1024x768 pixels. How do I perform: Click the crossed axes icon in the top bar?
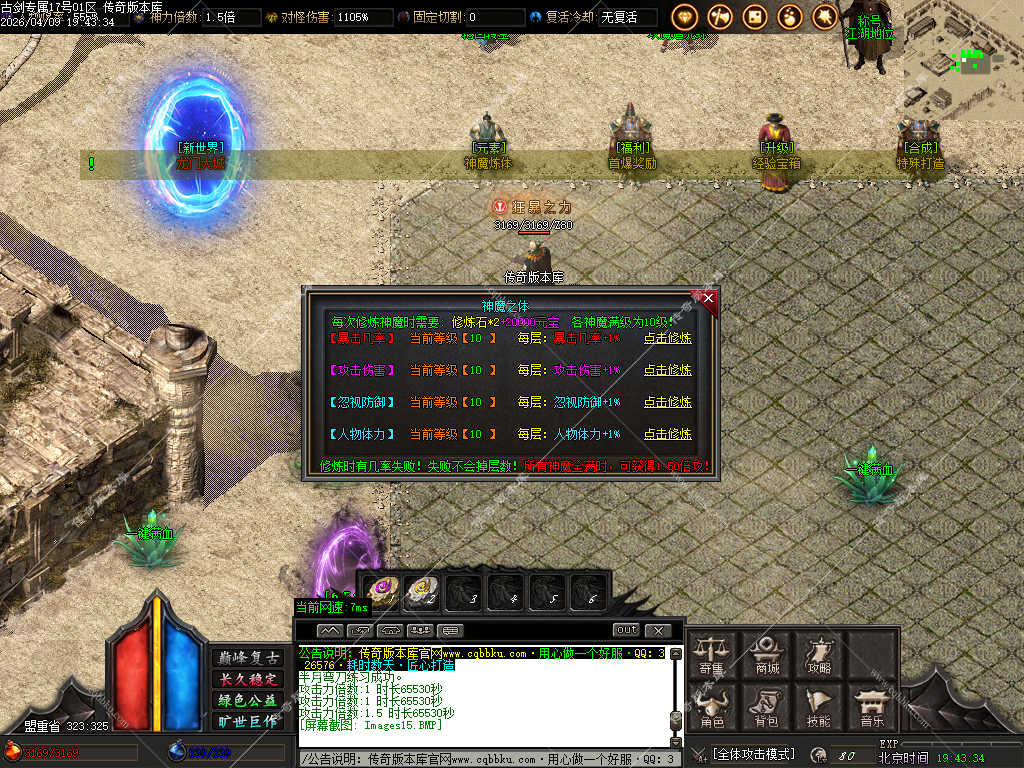[720, 17]
